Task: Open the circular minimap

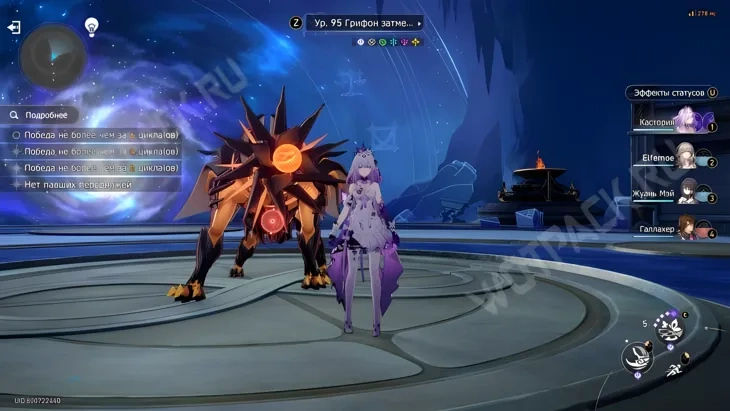Action: 53,55
